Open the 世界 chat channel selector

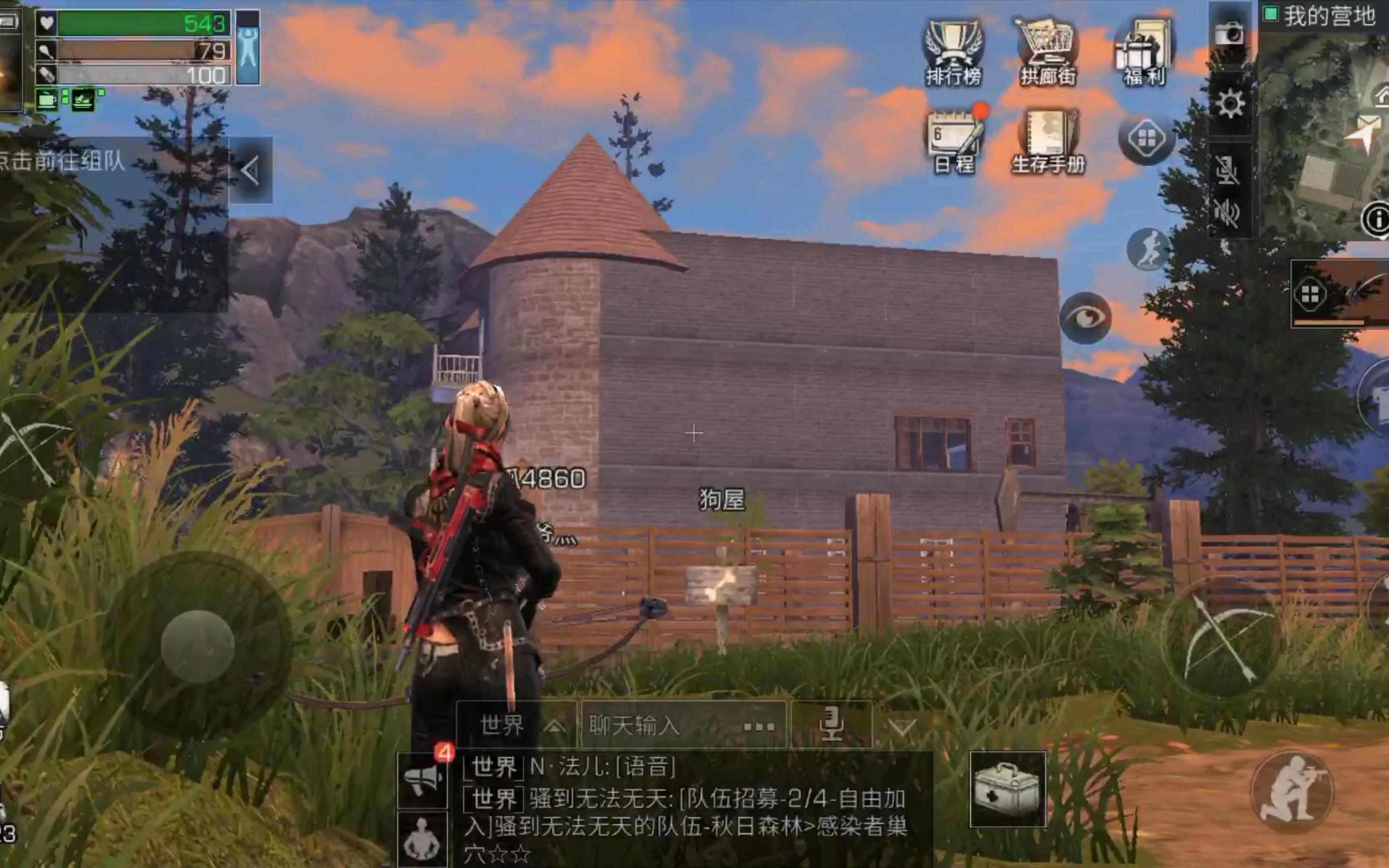click(x=516, y=726)
